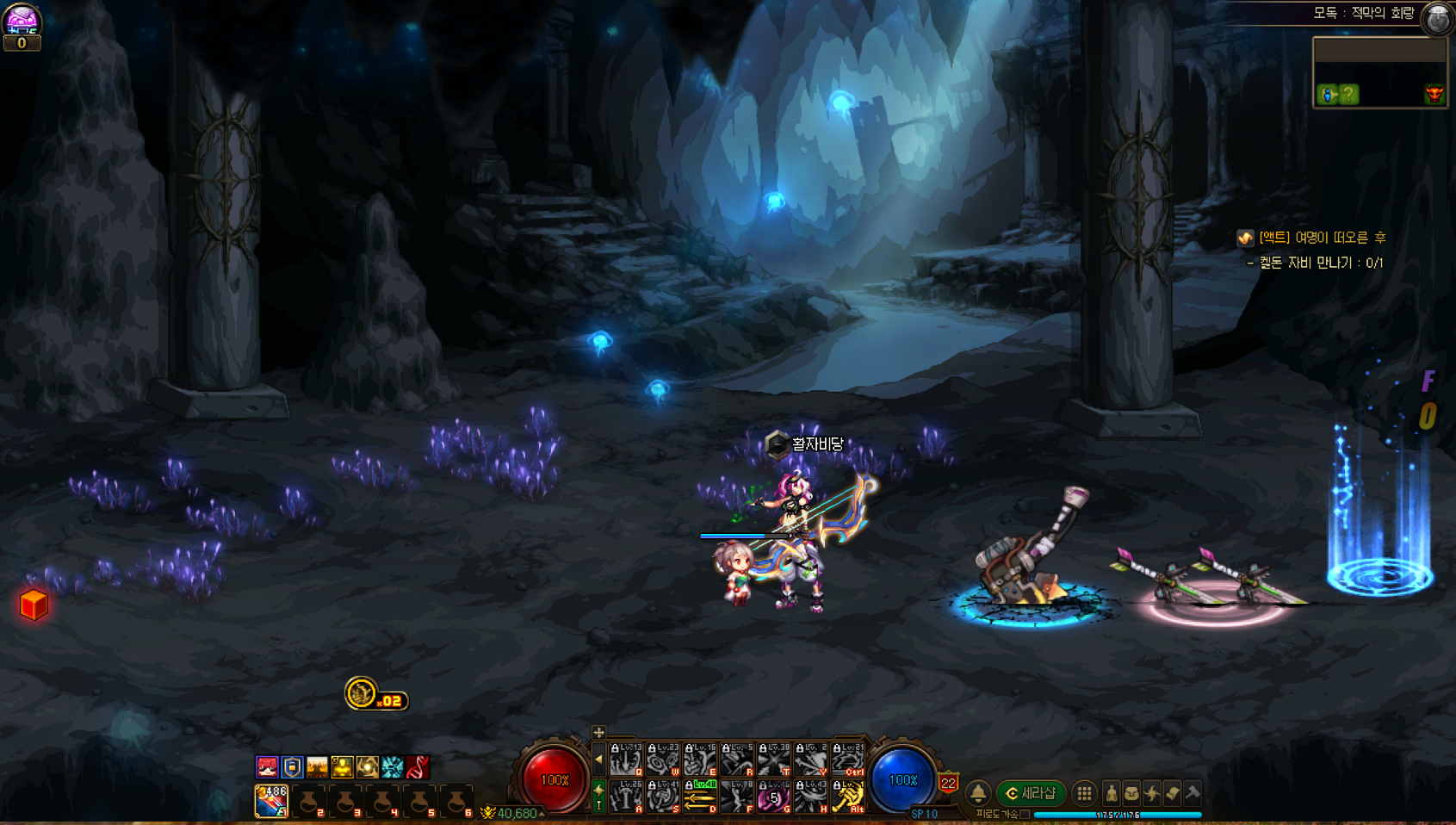Open the grid menu button
Viewport: 1456px width, 825px height.
[x=1084, y=793]
